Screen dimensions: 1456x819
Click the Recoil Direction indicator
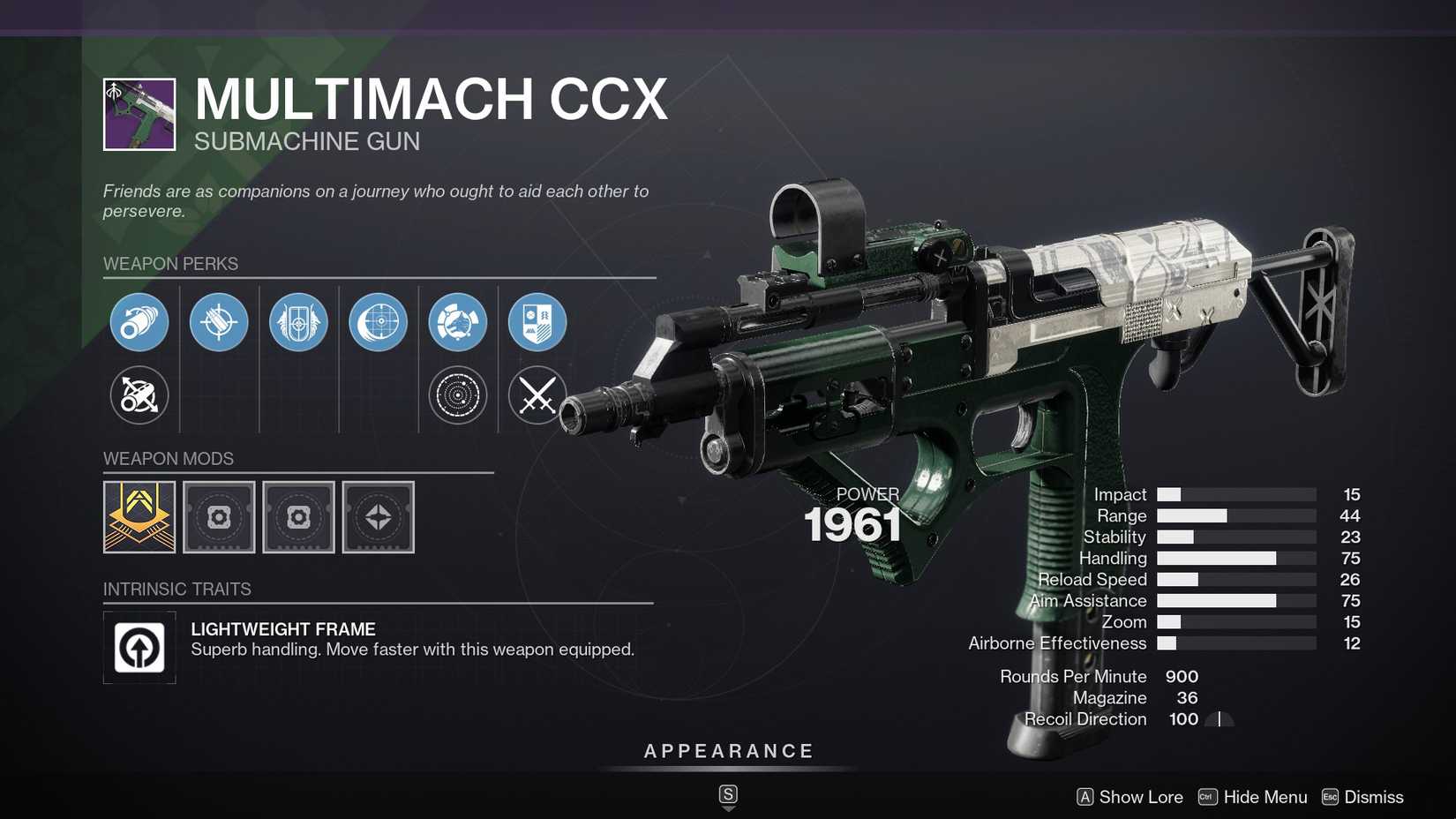[x=1220, y=719]
